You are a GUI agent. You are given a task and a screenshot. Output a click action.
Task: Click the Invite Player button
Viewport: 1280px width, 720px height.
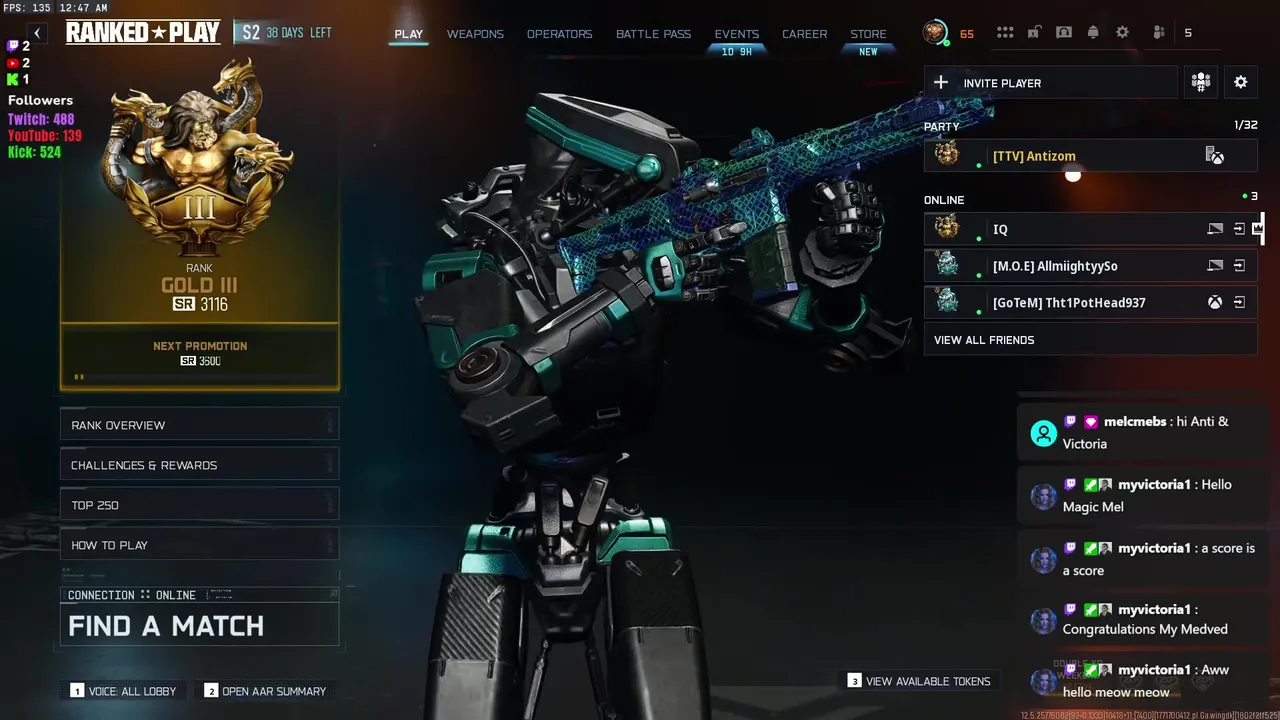tap(1050, 83)
